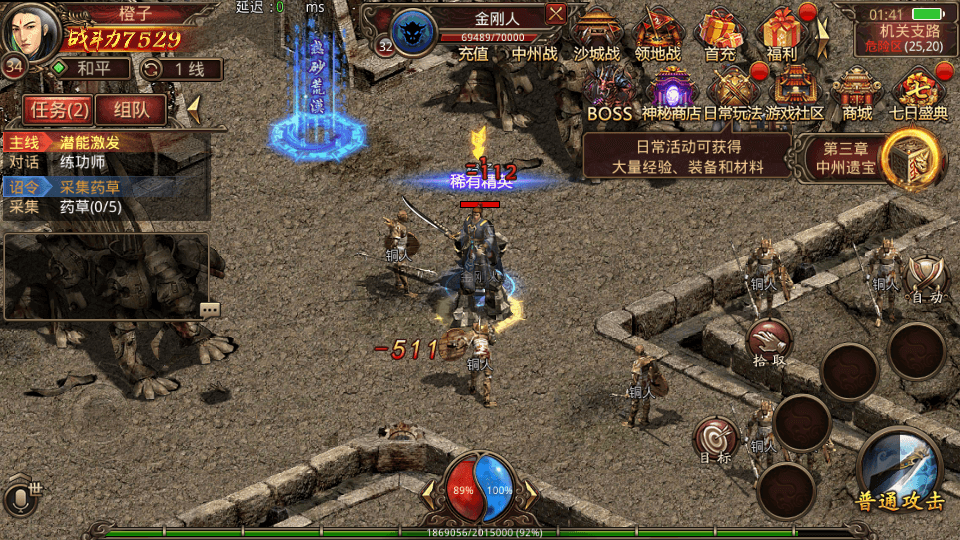Open the BOSS menu icon
This screenshot has height=540, width=960.
pos(609,93)
